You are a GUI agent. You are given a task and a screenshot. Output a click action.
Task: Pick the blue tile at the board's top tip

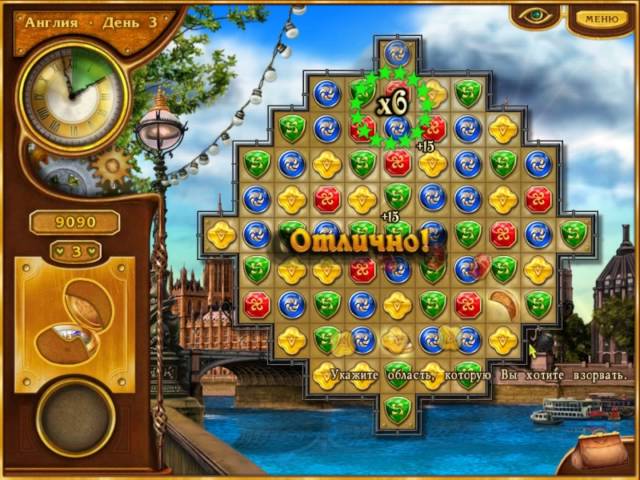(397, 56)
